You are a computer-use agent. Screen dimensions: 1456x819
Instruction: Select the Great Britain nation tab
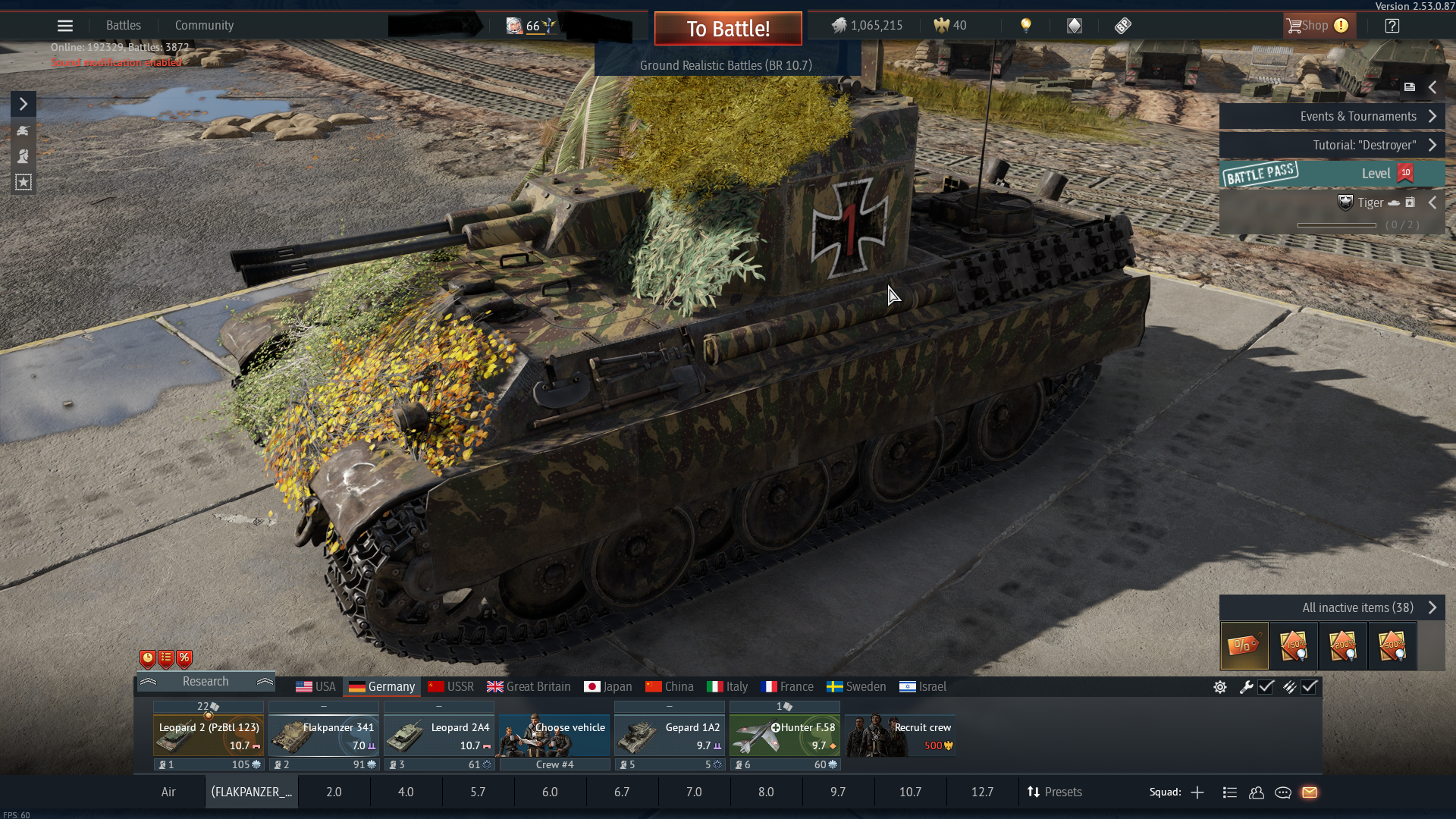(529, 686)
